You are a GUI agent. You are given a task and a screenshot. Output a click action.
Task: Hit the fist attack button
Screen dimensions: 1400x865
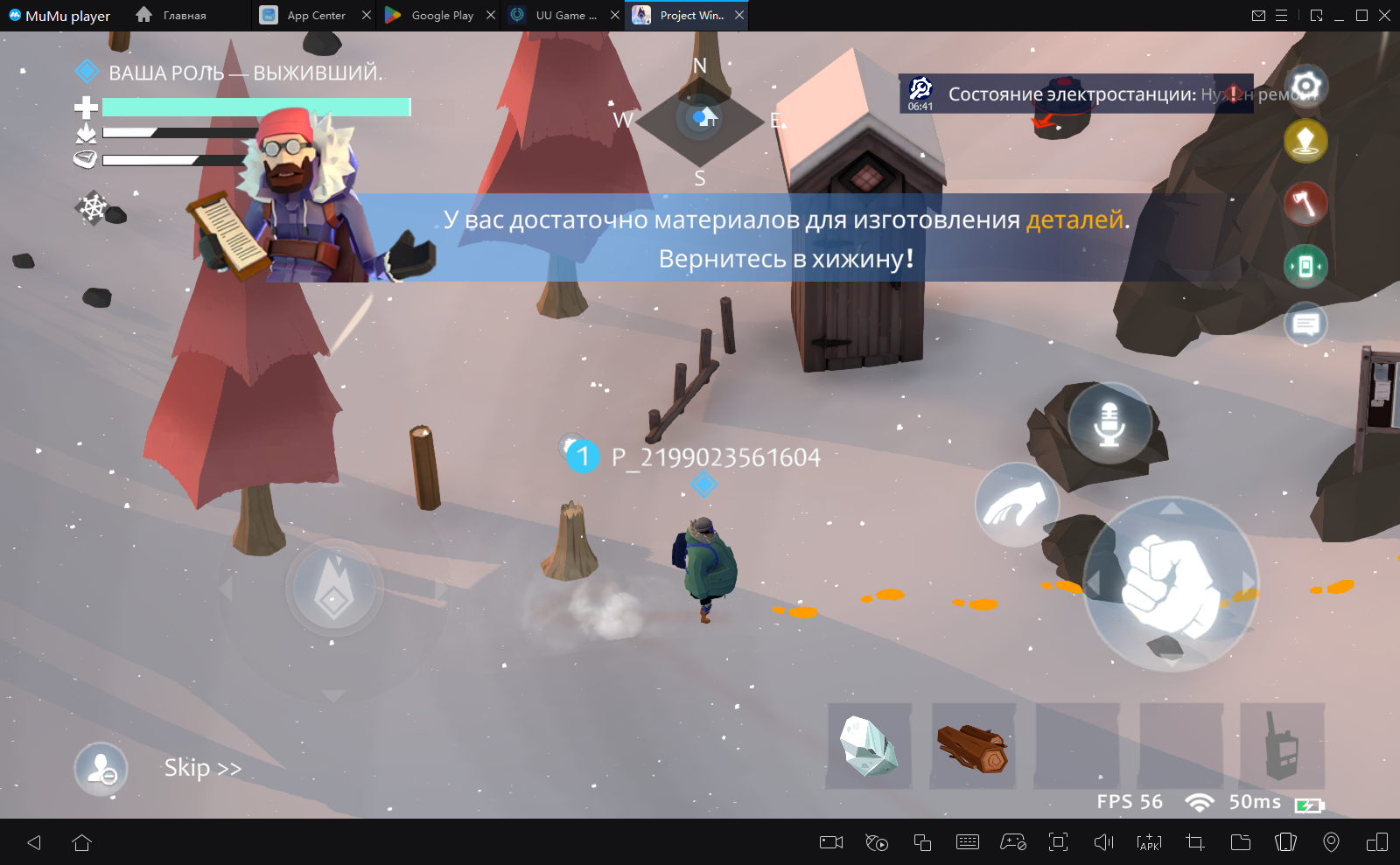pos(1171,582)
